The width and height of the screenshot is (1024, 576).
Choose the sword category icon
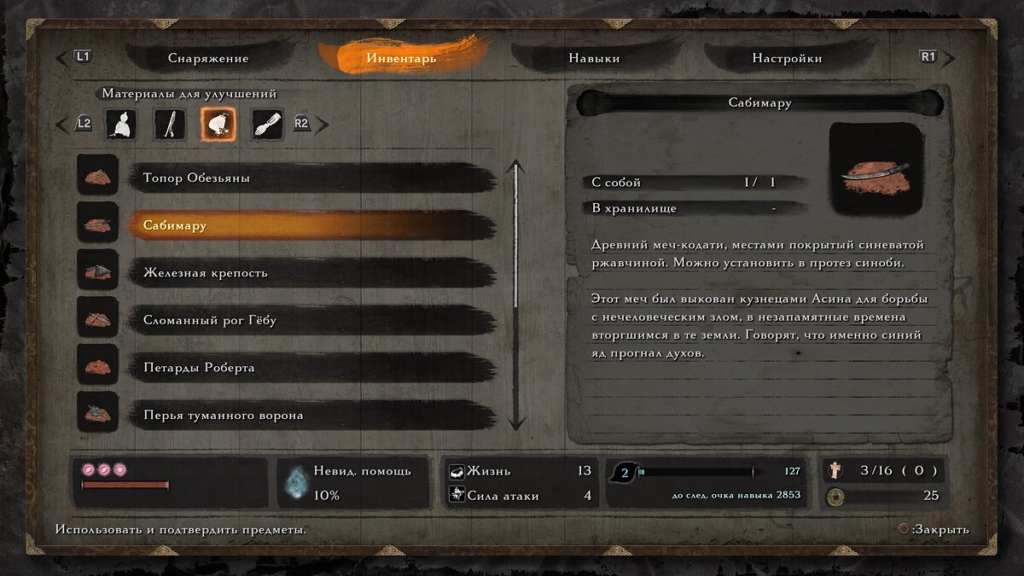click(171, 124)
